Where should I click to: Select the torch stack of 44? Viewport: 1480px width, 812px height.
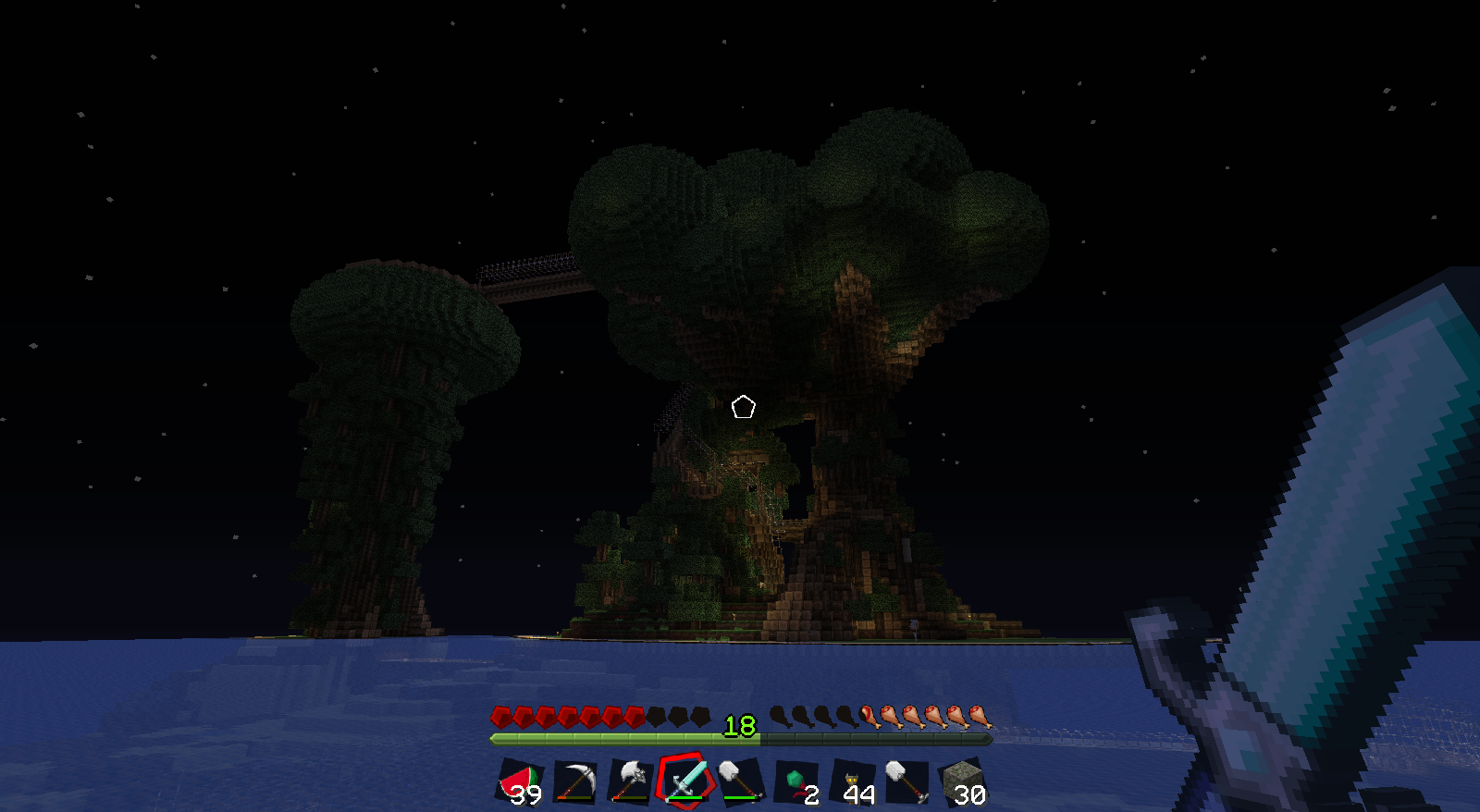[852, 782]
